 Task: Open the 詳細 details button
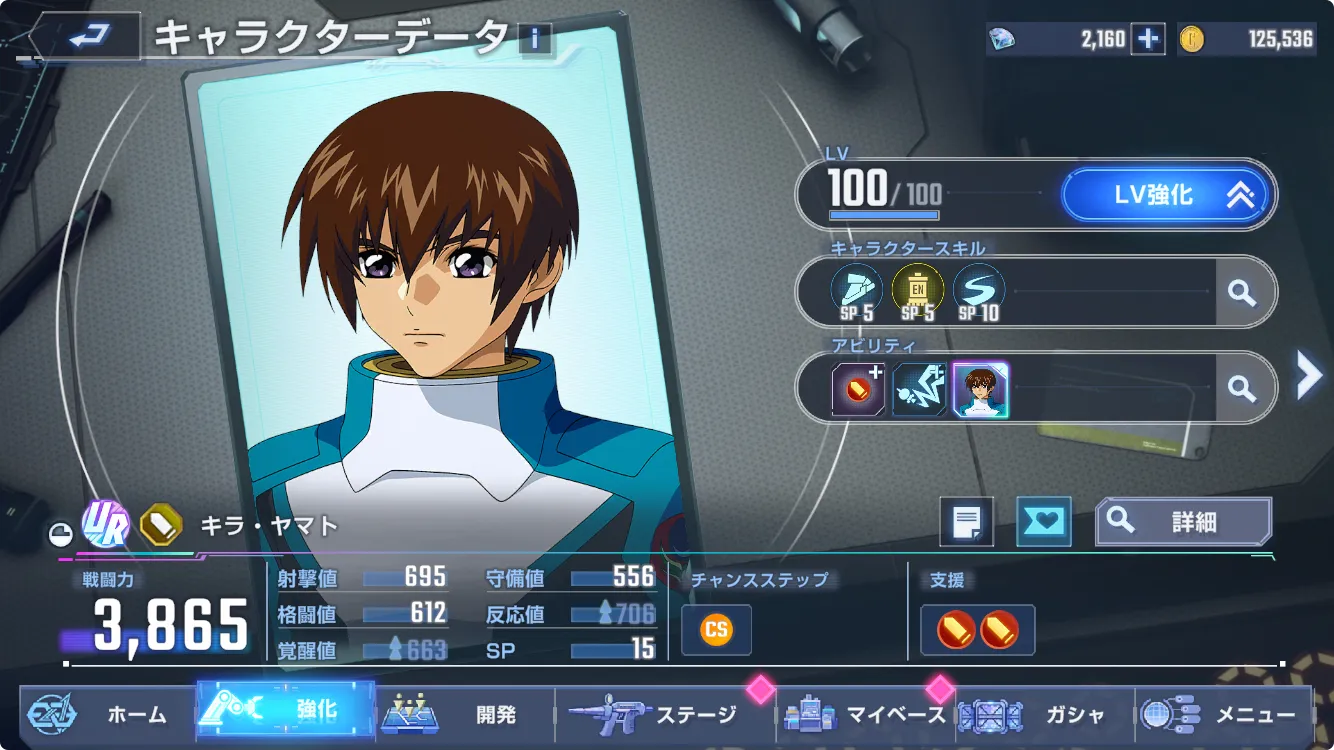click(1183, 521)
